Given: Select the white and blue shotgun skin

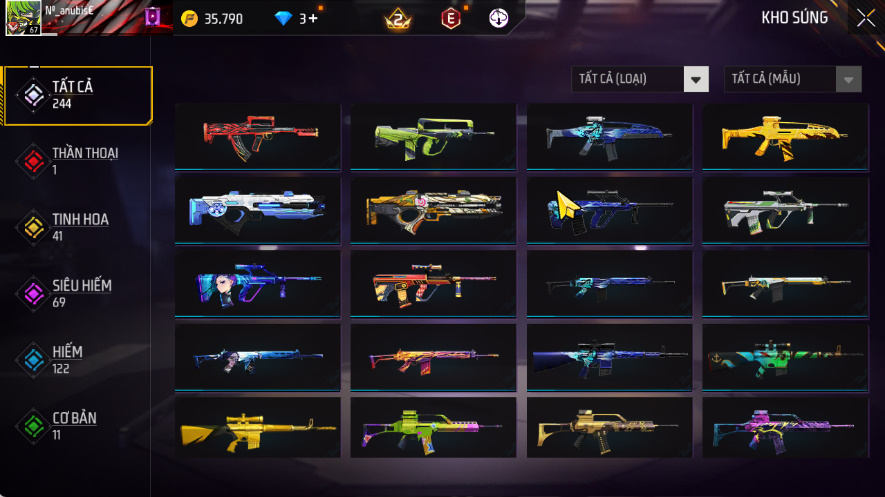Looking at the screenshot, I should pyautogui.click(x=258, y=209).
